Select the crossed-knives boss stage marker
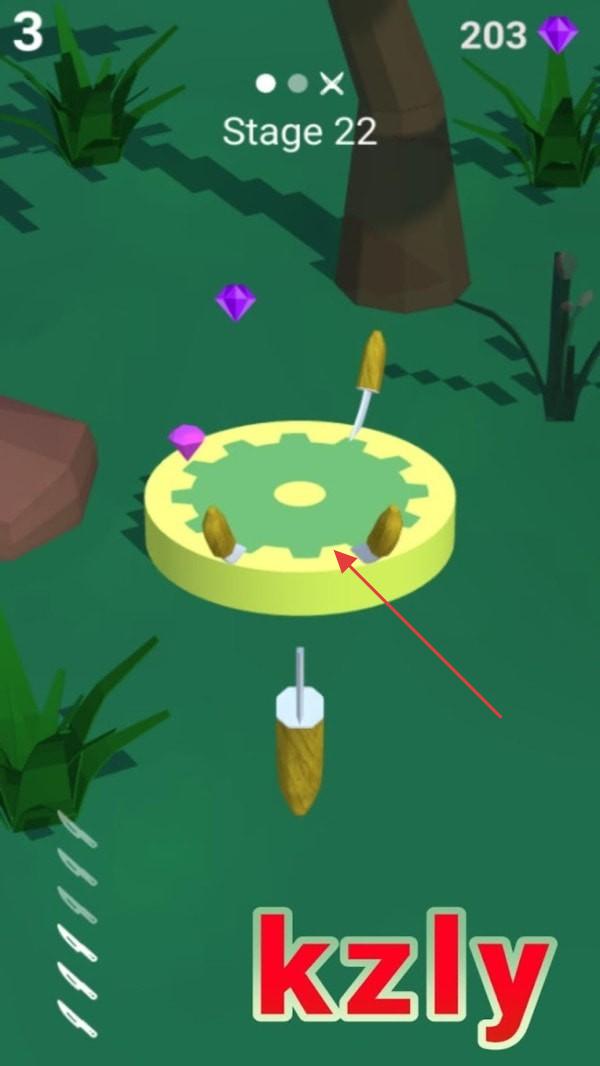600x1066 pixels. [331, 84]
